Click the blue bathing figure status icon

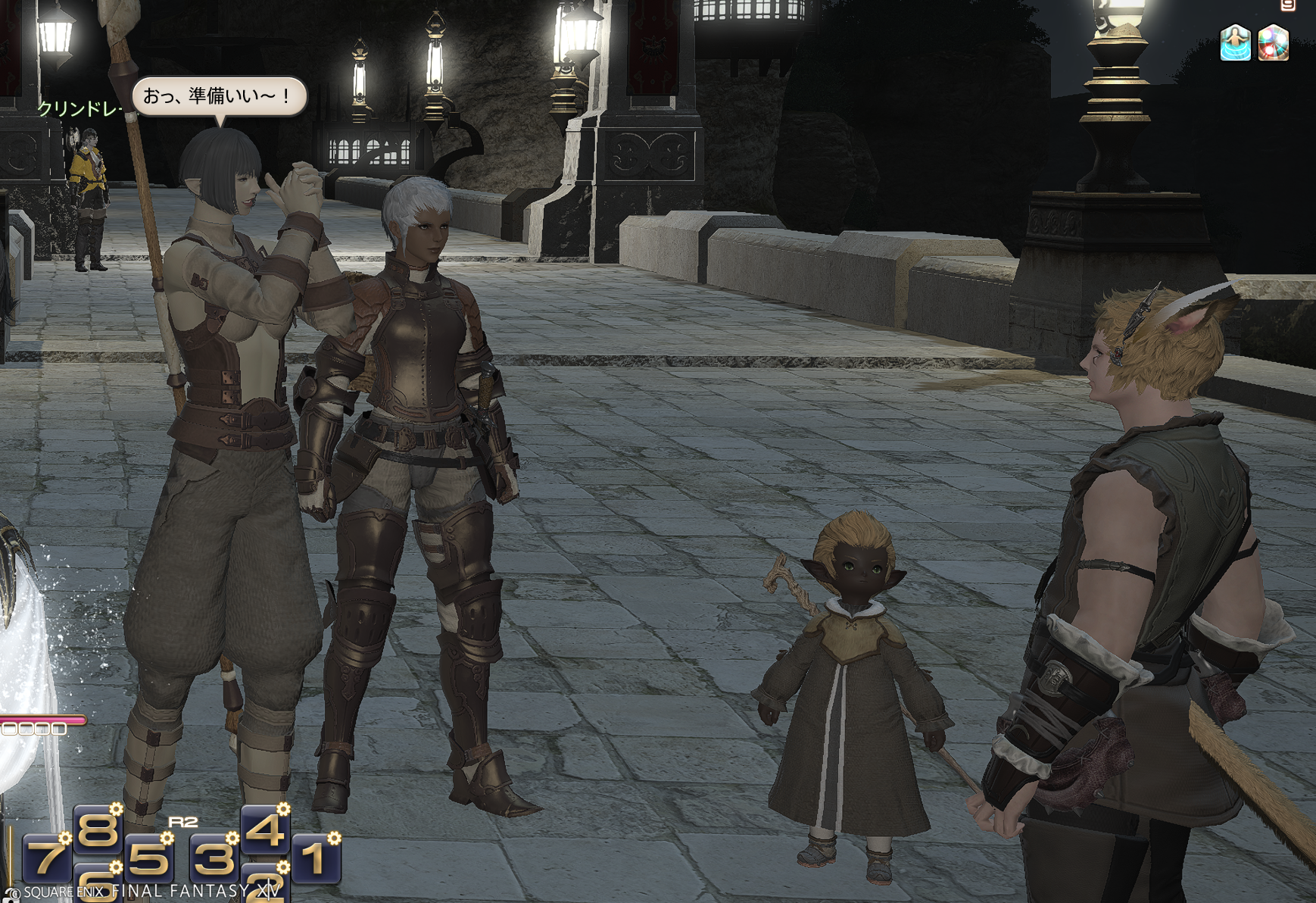[1235, 42]
